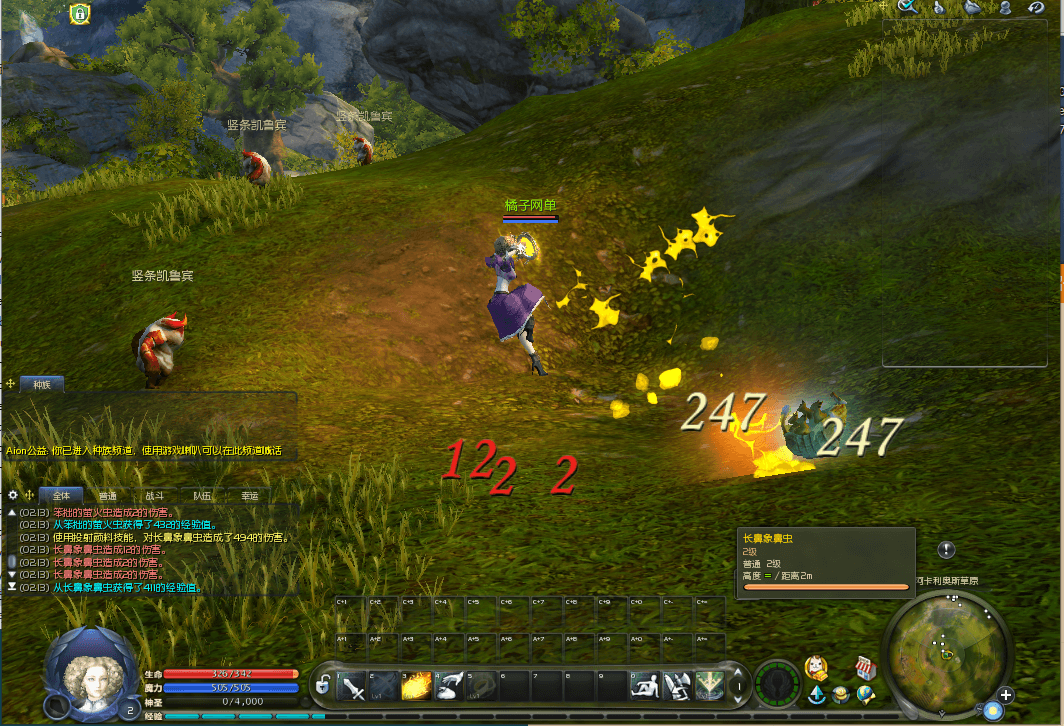Click the green shield lock icon

tap(79, 14)
